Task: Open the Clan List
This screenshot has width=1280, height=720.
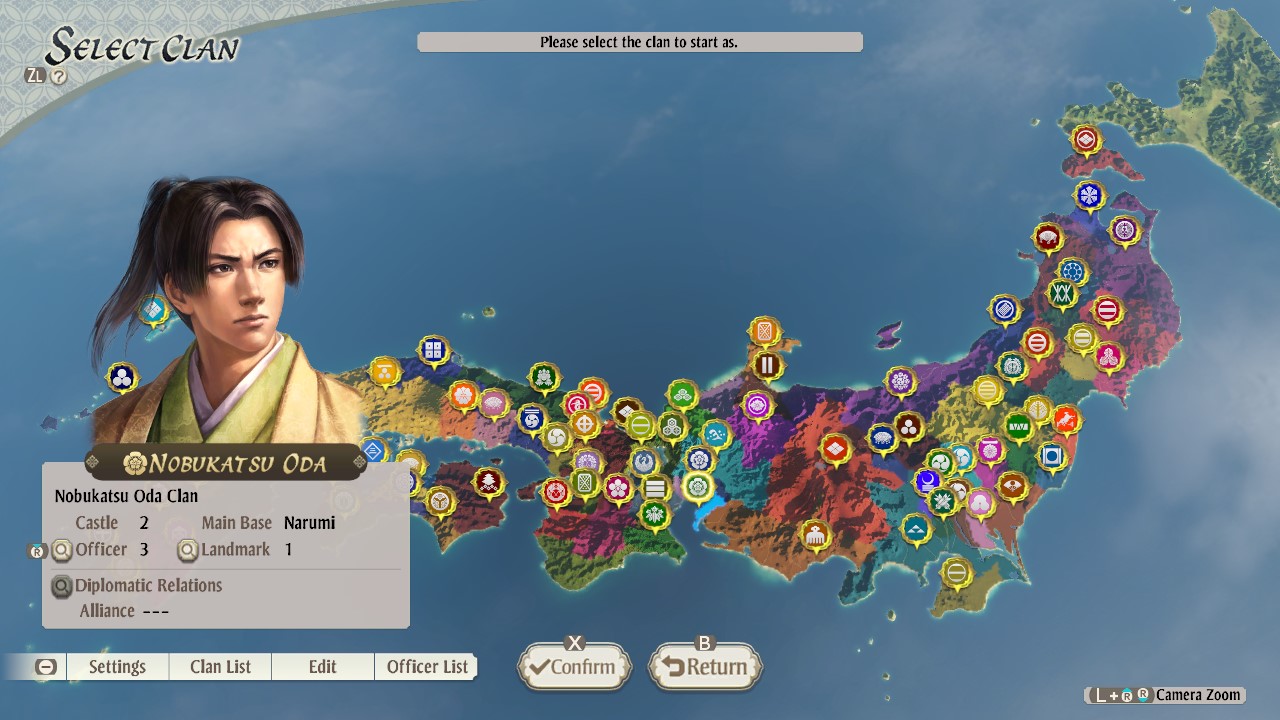Action: point(219,666)
